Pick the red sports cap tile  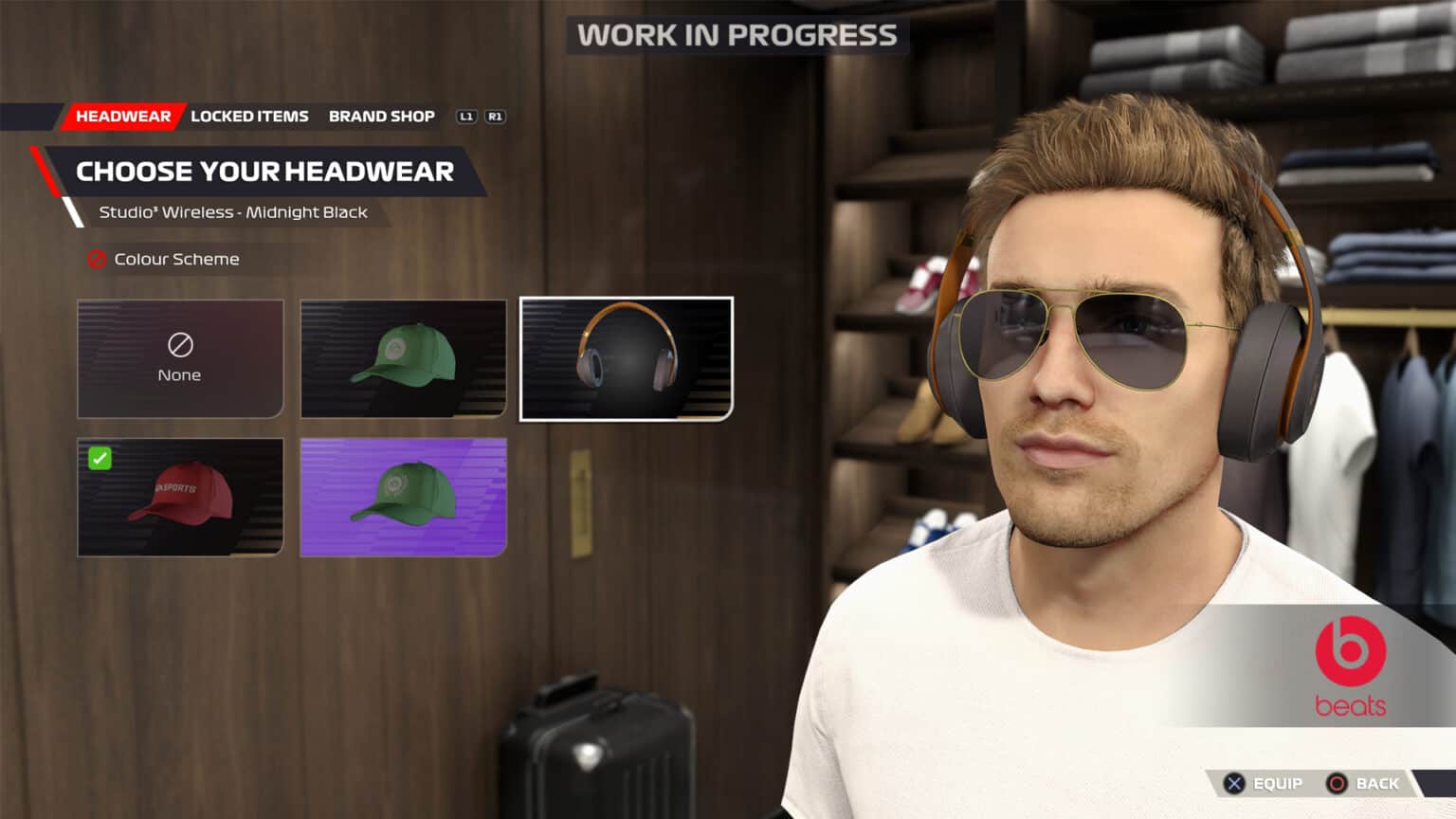pyautogui.click(x=180, y=498)
